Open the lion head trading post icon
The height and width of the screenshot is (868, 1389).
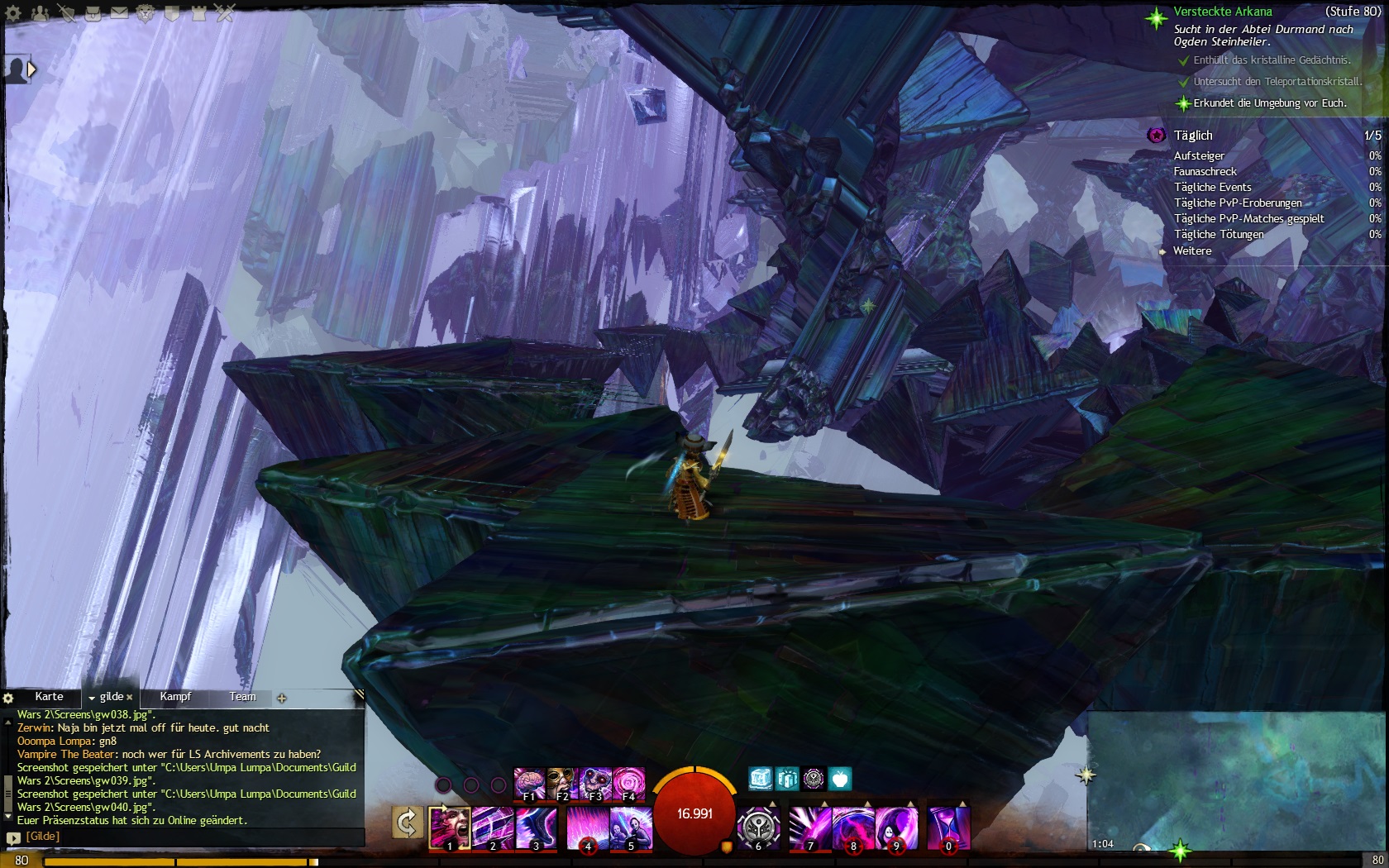click(146, 13)
